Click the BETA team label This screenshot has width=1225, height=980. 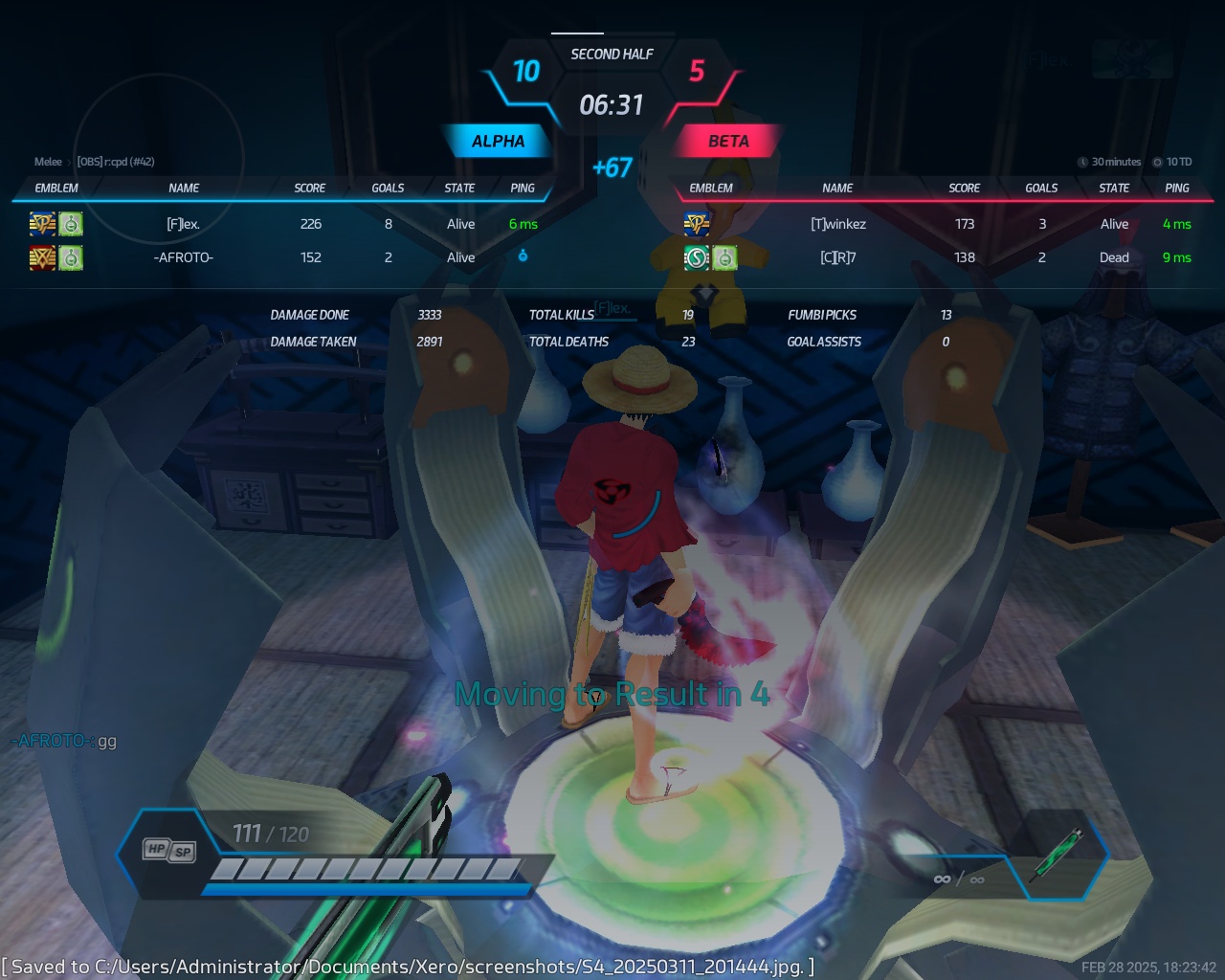click(x=728, y=142)
